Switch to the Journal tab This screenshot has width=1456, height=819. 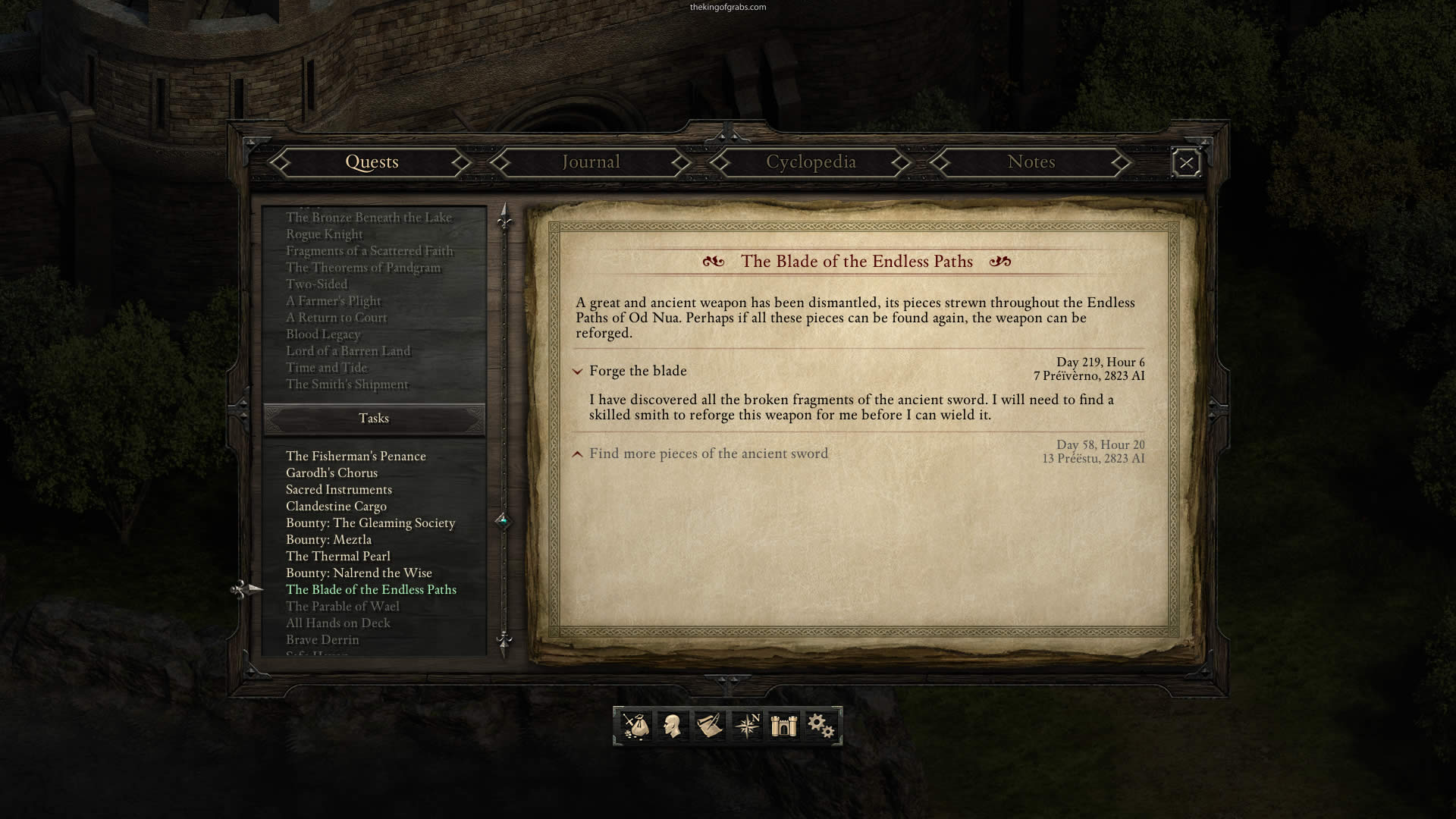point(591,162)
